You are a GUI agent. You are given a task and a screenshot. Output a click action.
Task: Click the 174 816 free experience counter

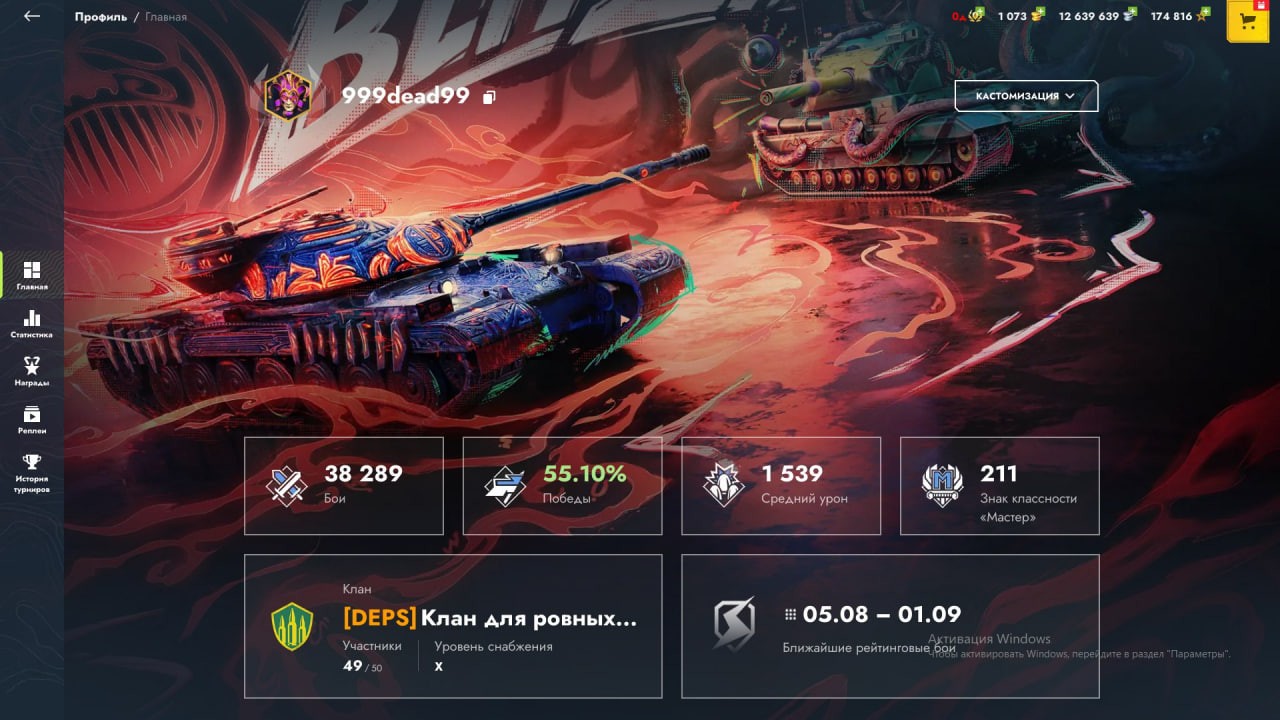point(1179,16)
